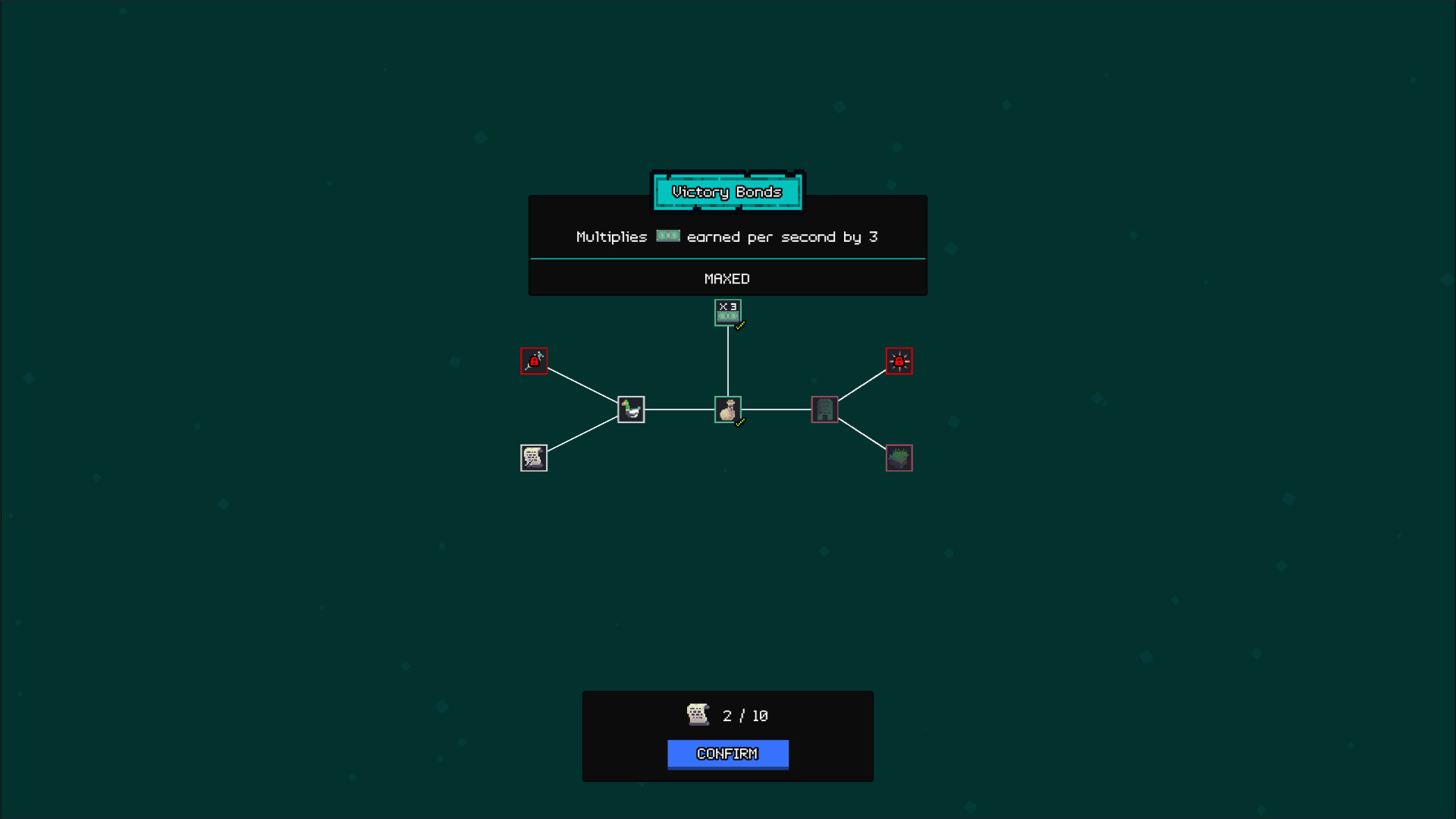This screenshot has width=1456, height=819.
Task: Click the Victory Bonds title banner
Action: pyautogui.click(x=727, y=192)
